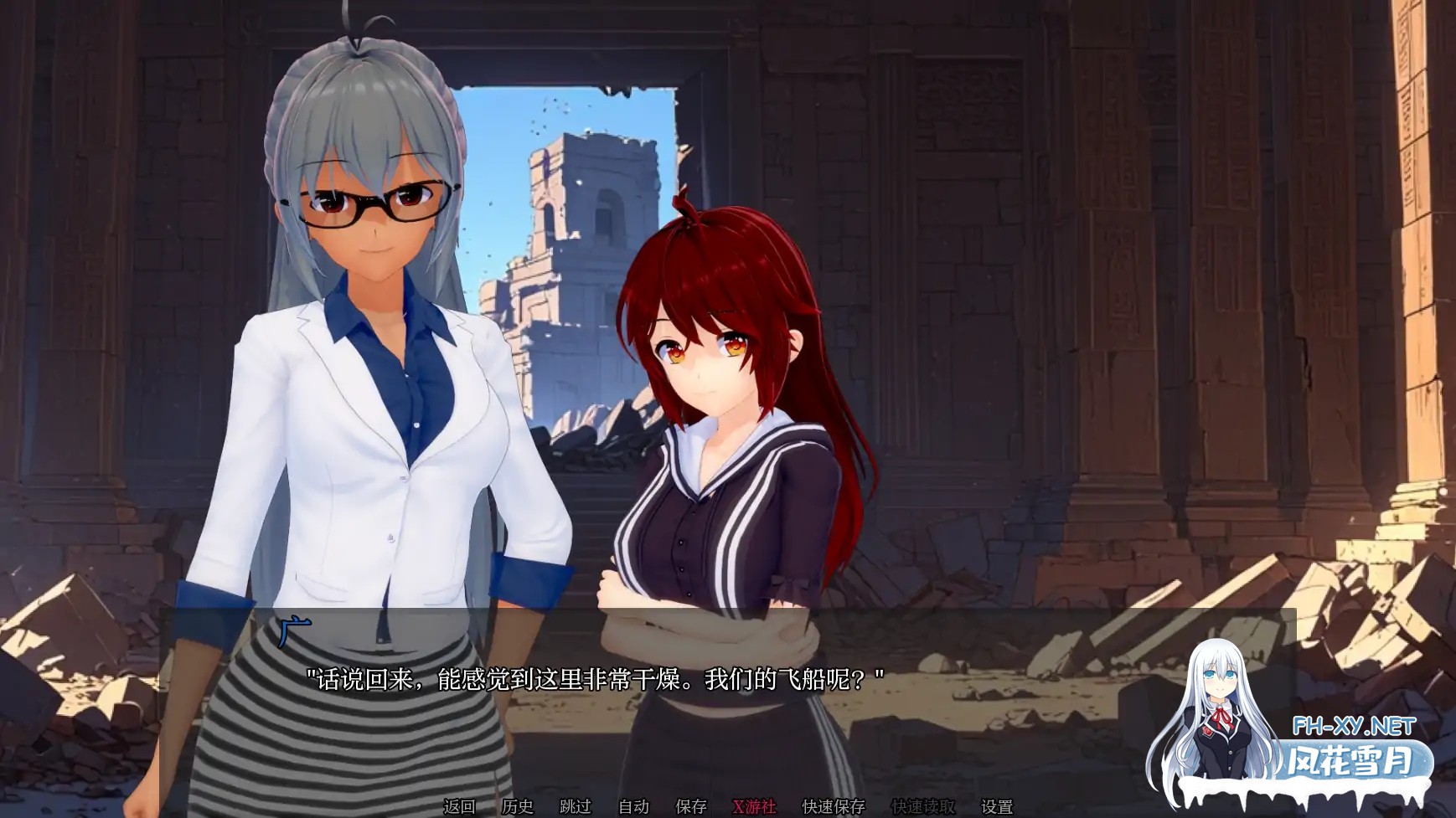Select 自动 from the quick menu bar

[633, 806]
